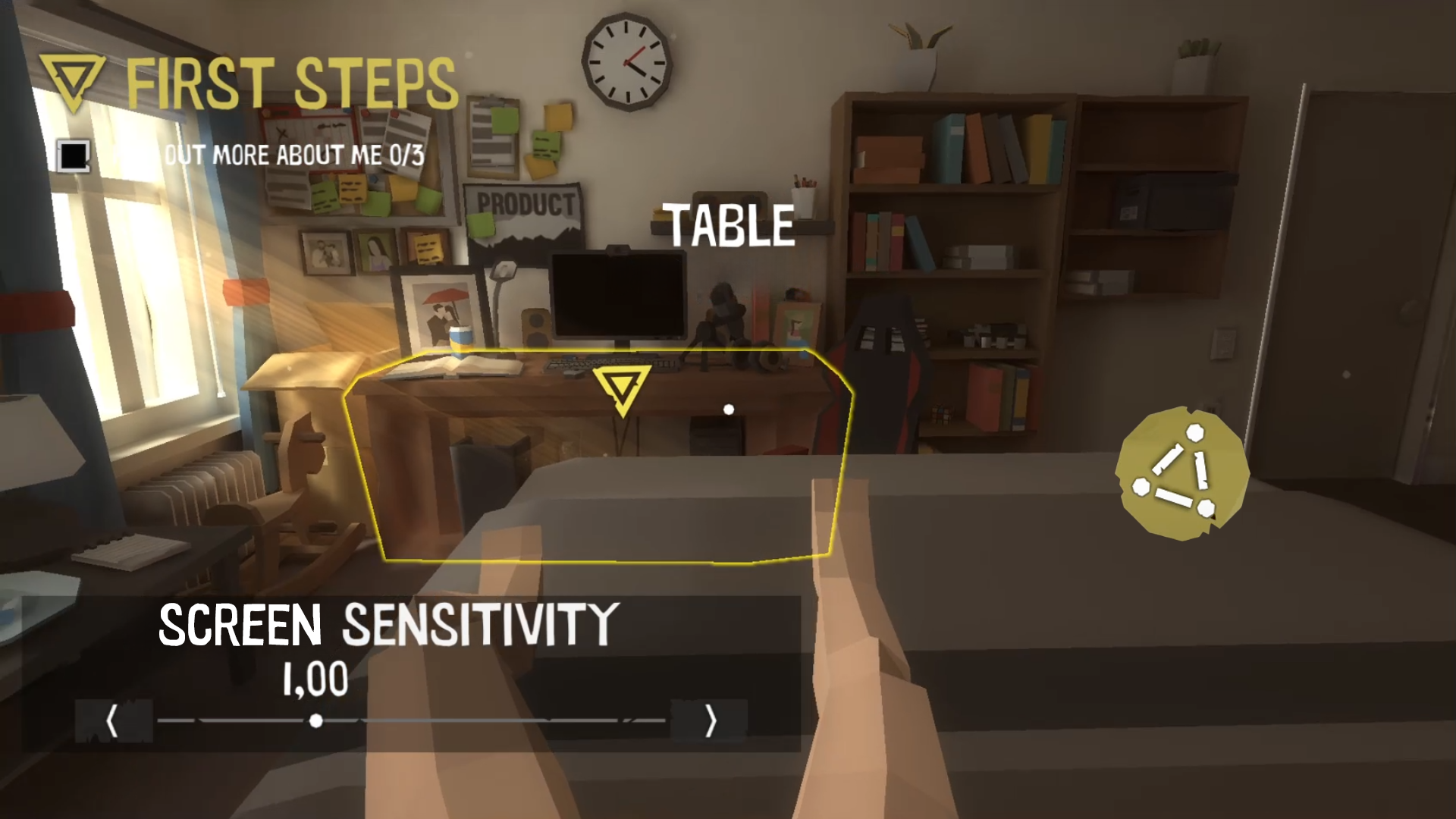Click the SCREEN SENSITIVITY title

387,624
